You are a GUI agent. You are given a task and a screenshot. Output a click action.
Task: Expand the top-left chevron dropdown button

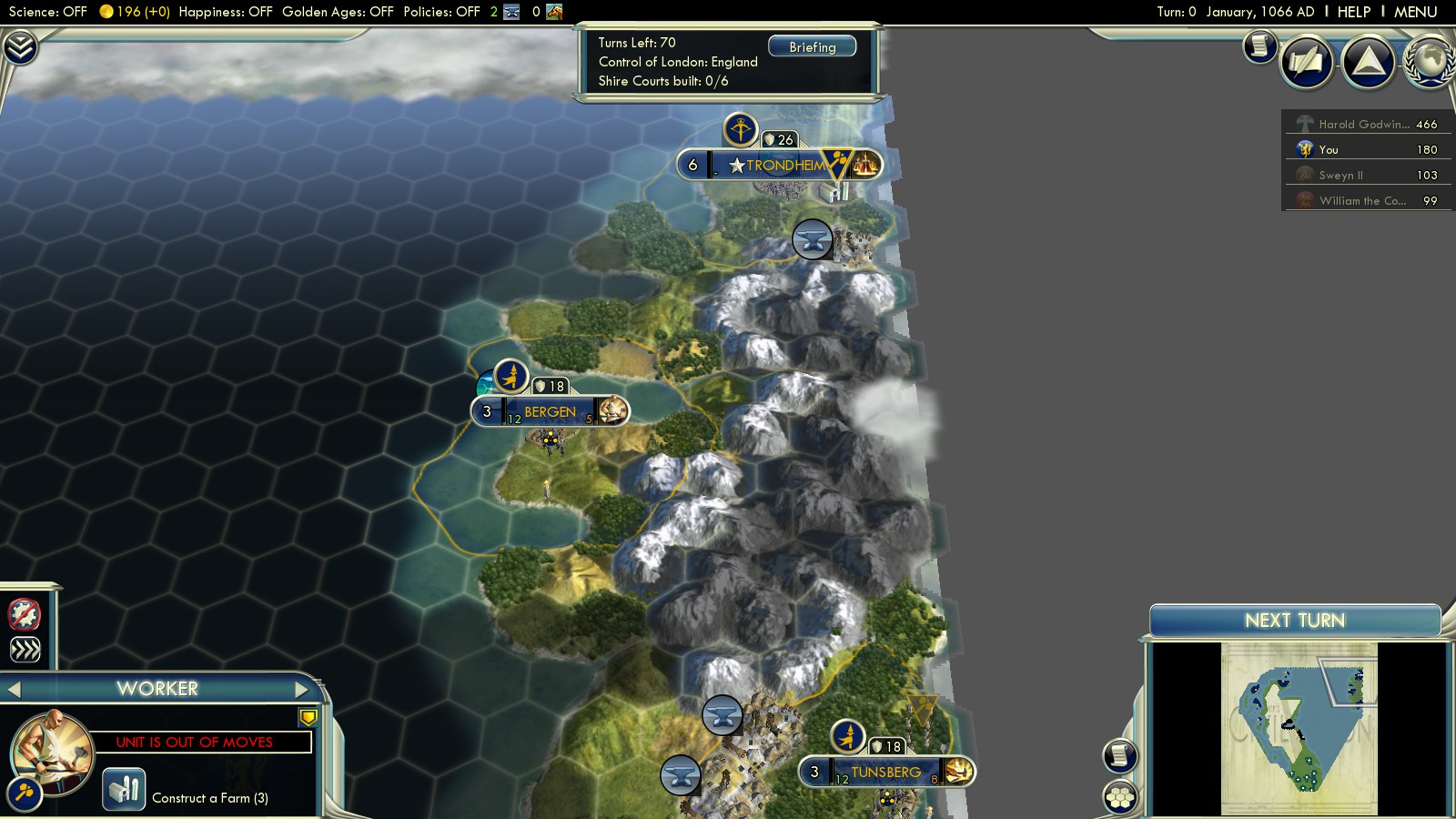coord(20,47)
